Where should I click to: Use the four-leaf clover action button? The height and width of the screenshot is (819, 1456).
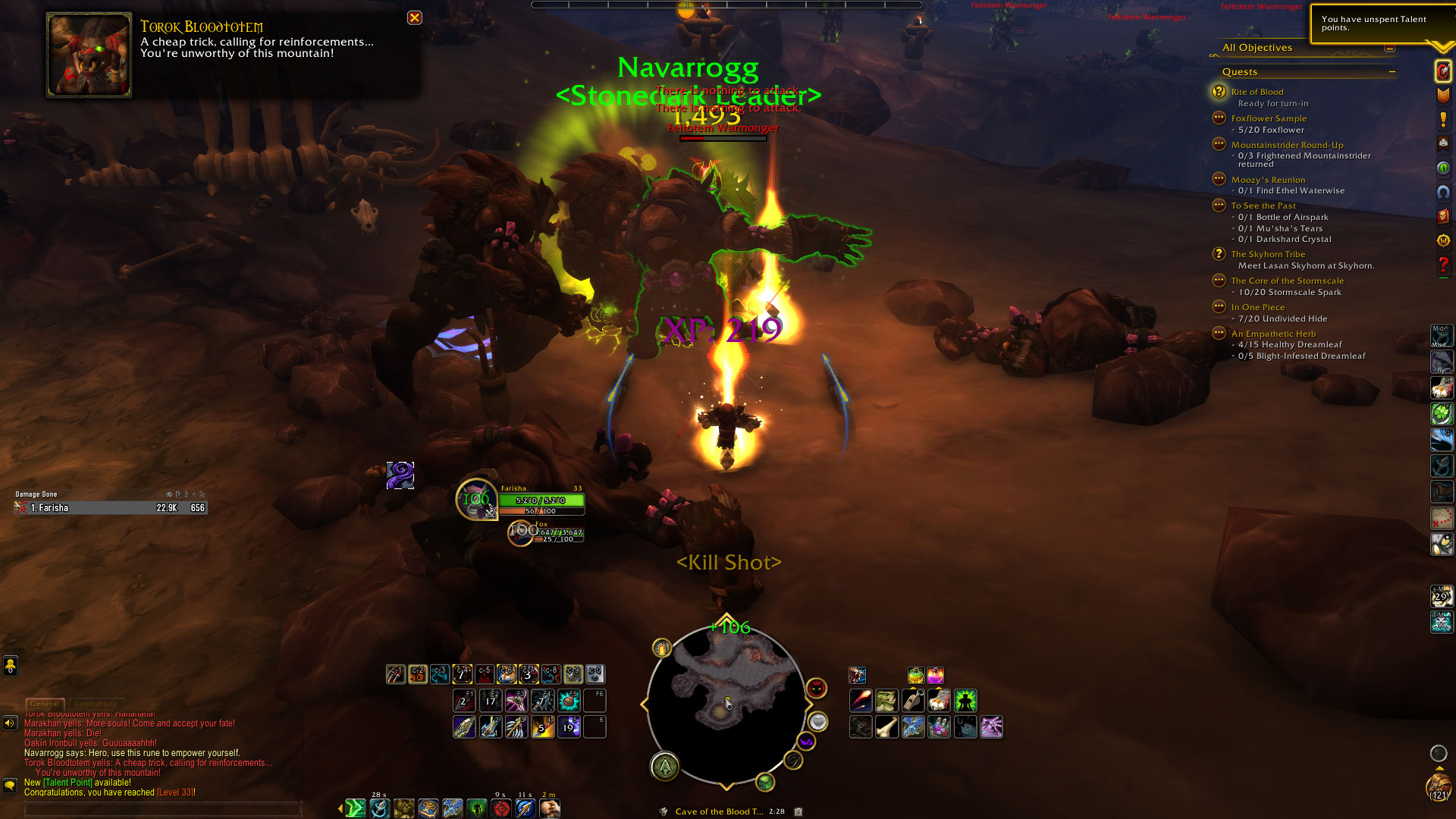click(1441, 413)
